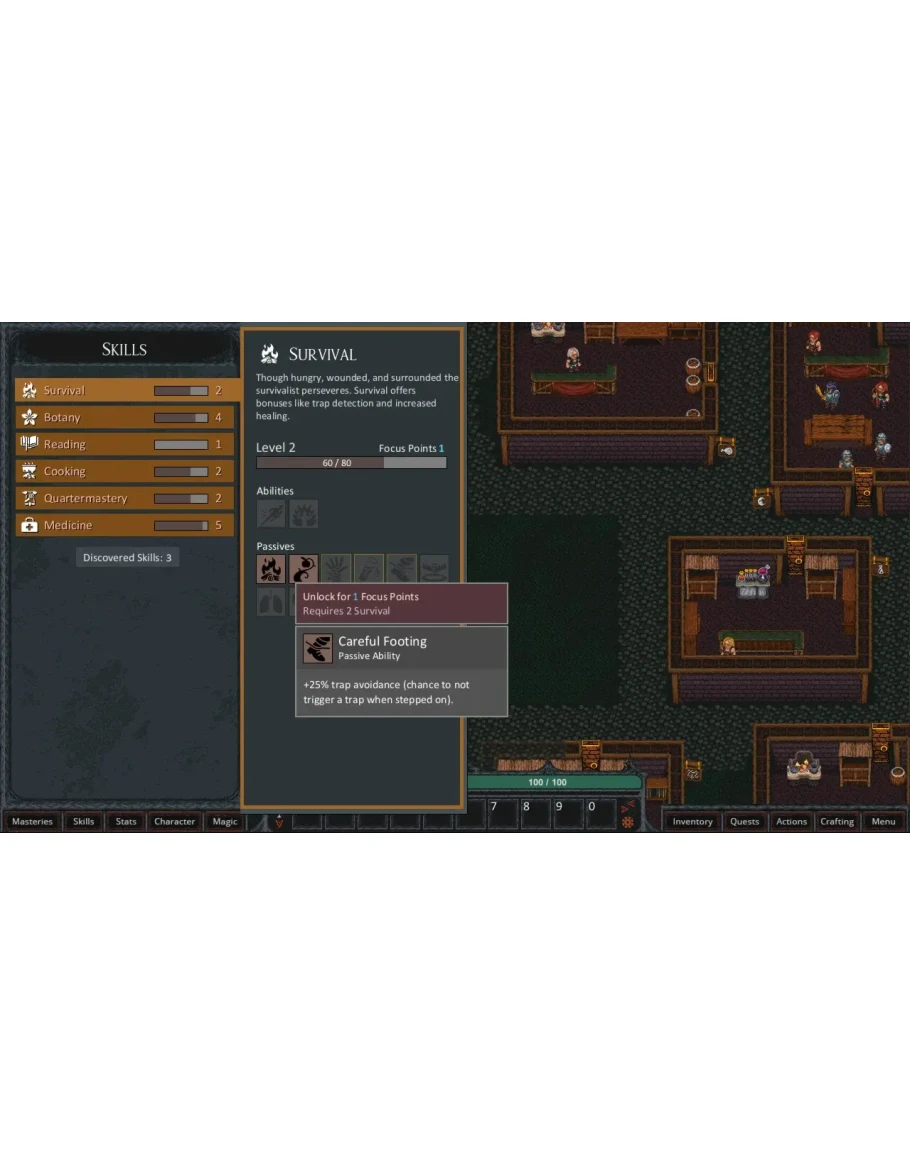Open the game Menu
910x1155 pixels.
[883, 822]
